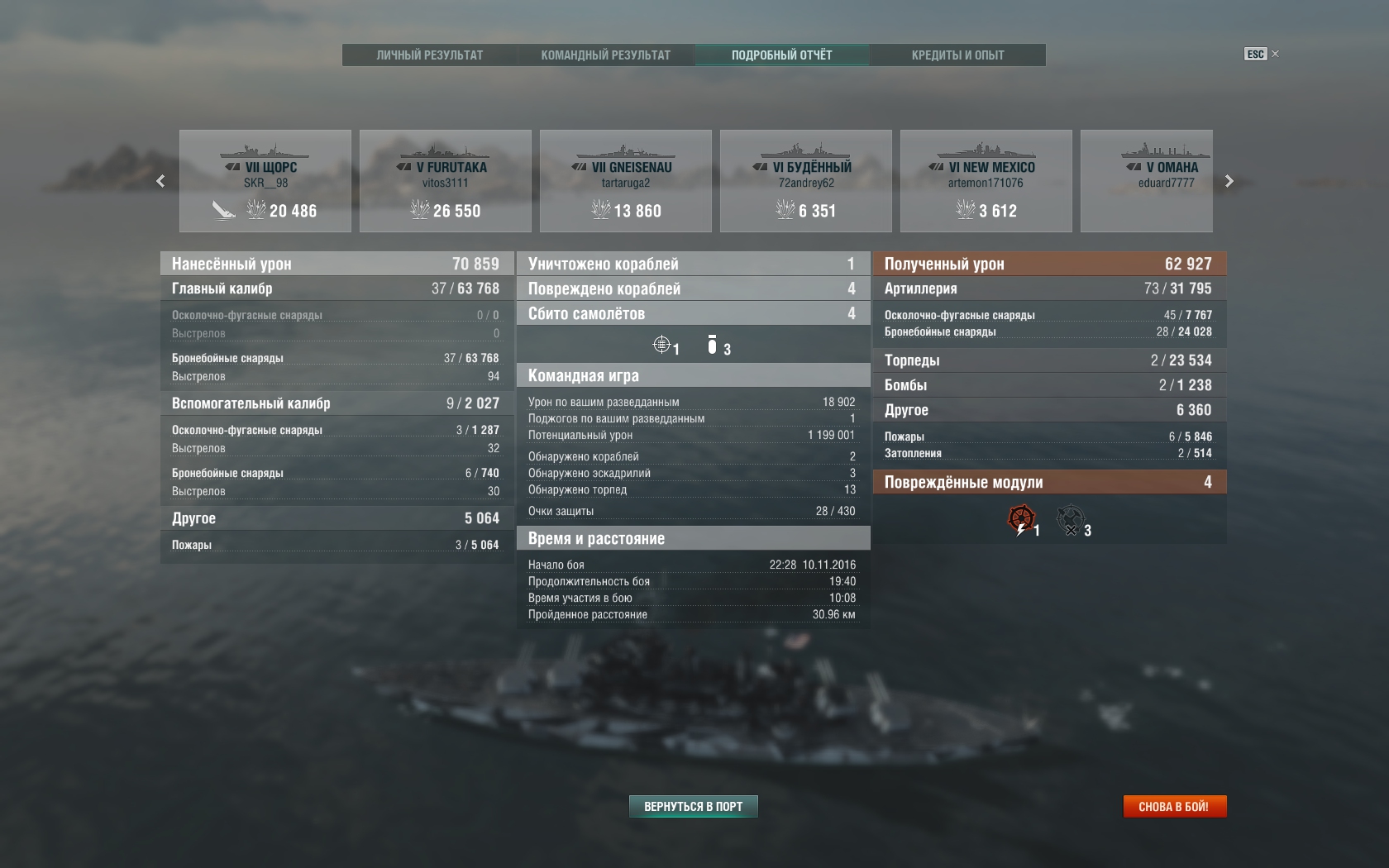Viewport: 1389px width, 868px height.
Task: Choose the VI New Mexico ship card
Action: pos(986,181)
